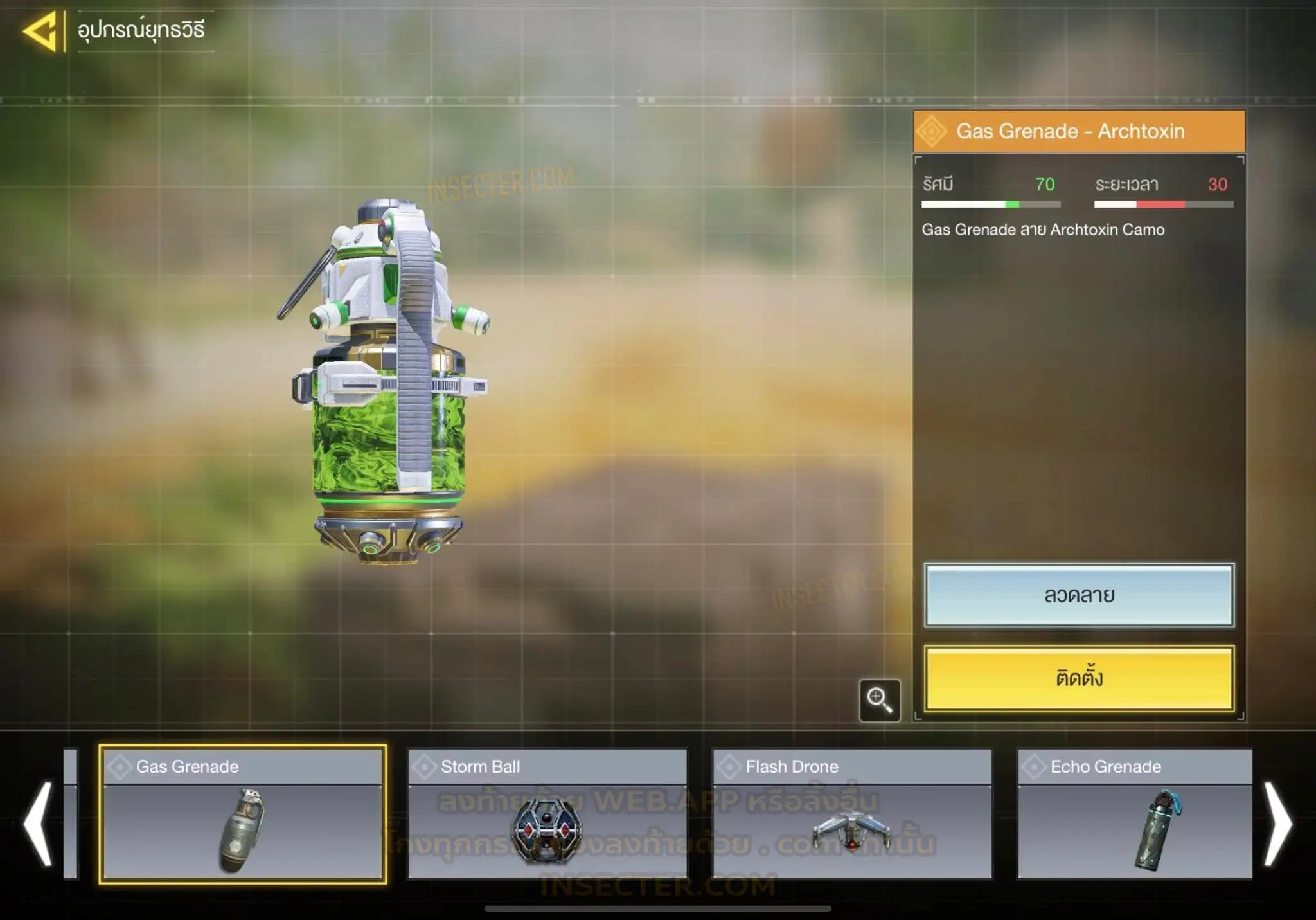1316x920 pixels.
Task: Select the Flash Drone card
Action: tap(852, 814)
